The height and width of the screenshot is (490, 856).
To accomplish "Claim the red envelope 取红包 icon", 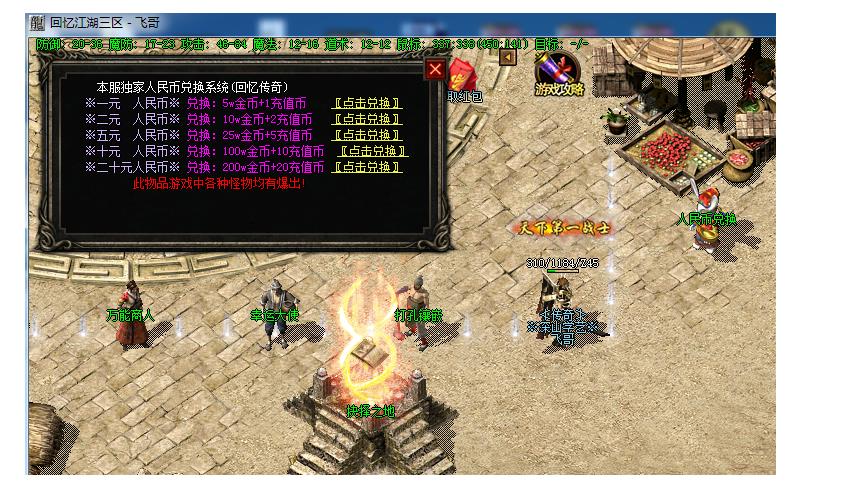I will tap(464, 80).
